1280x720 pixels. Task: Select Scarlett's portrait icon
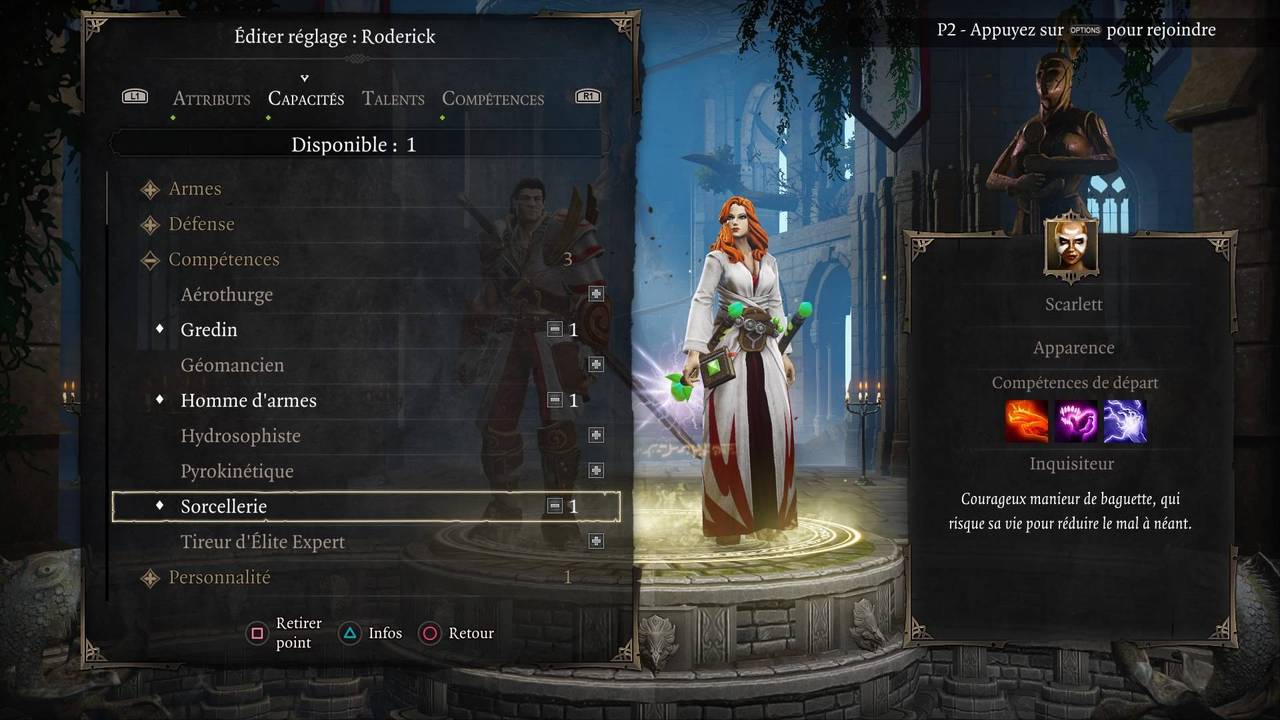click(x=1072, y=248)
